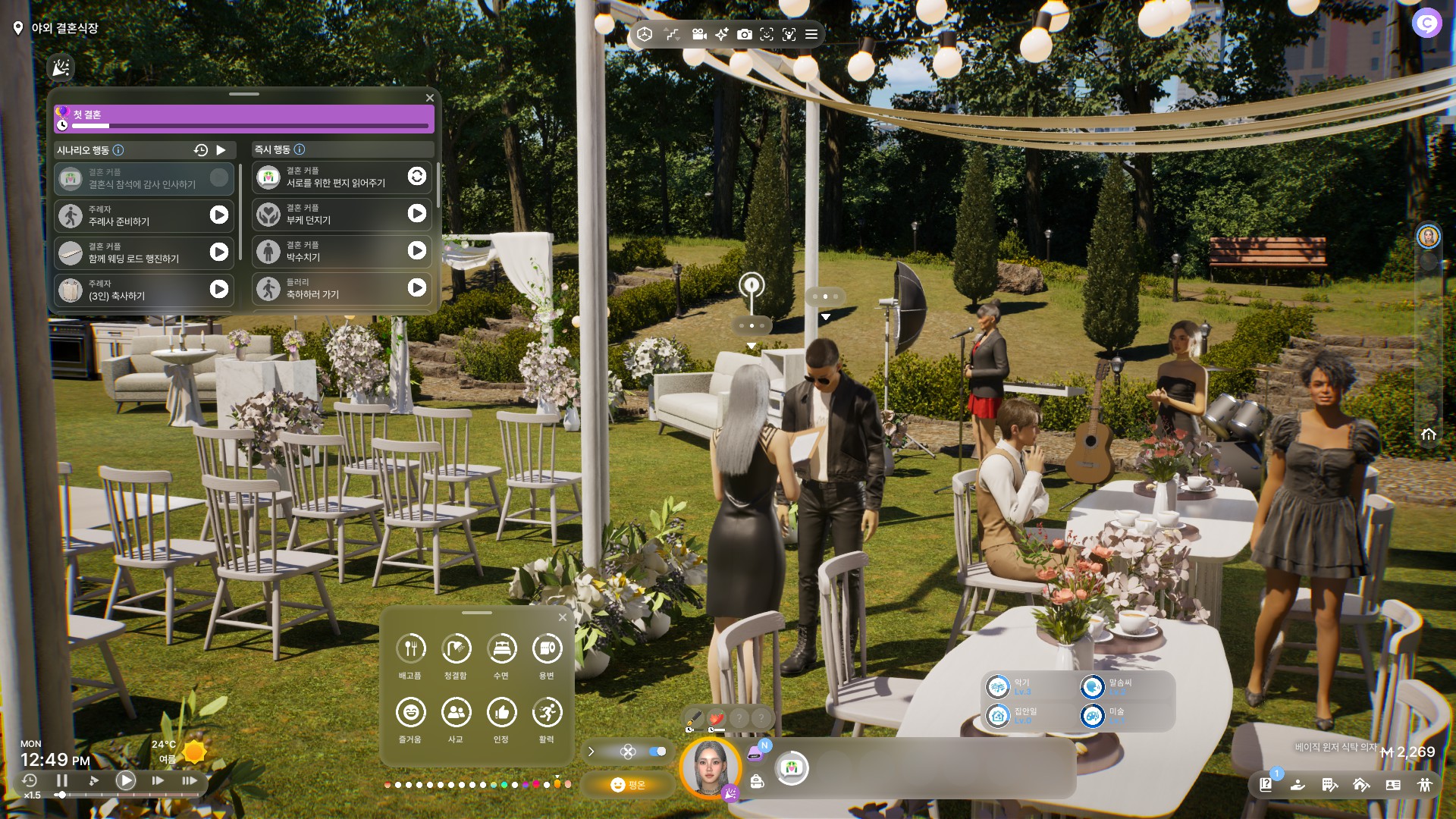Open the help guide book icon
Screen dimensions: 1456x819
(1266, 785)
